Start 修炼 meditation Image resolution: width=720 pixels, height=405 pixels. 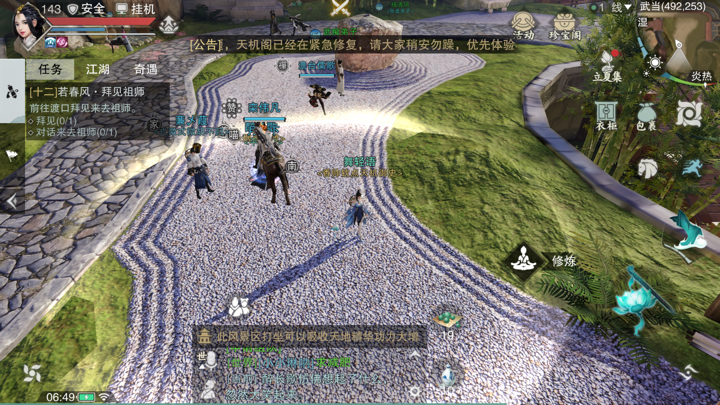525,260
